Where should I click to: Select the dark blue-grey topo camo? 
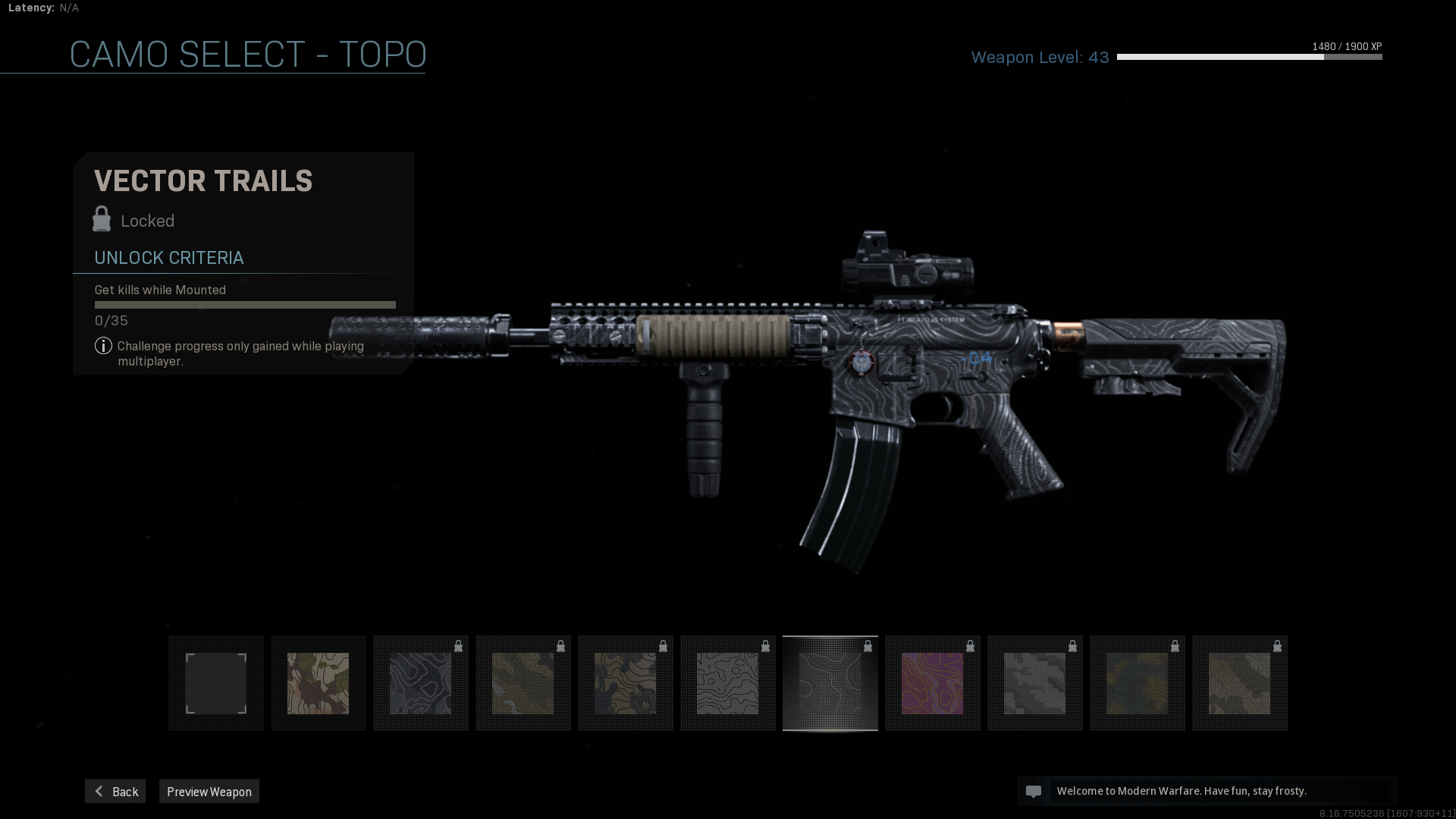point(420,683)
